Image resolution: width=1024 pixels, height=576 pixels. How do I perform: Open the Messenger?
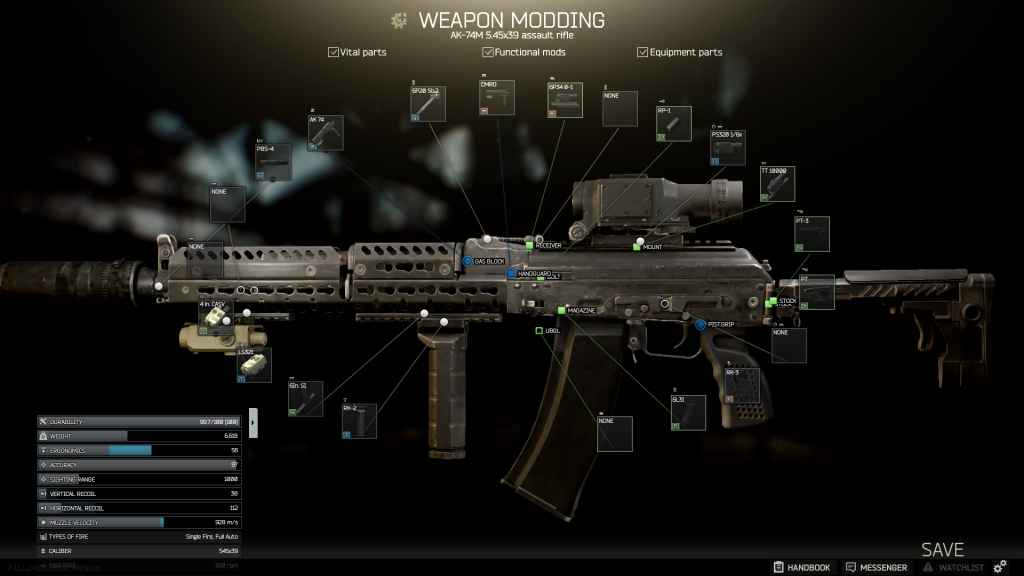(x=876, y=567)
